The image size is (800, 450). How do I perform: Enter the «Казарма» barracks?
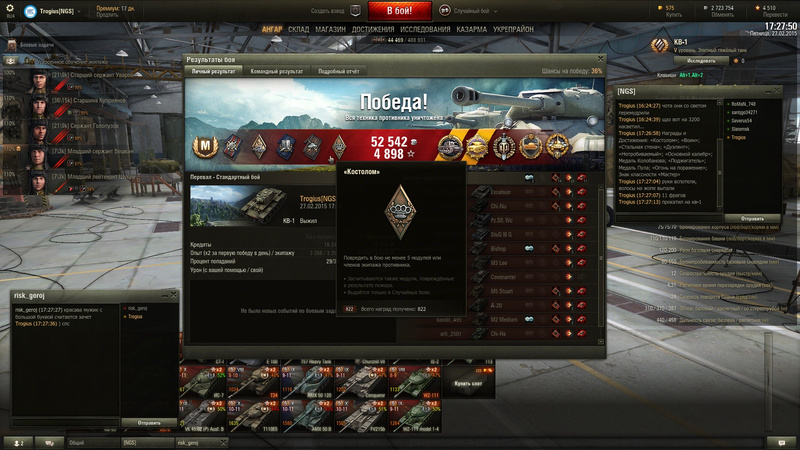click(472, 30)
